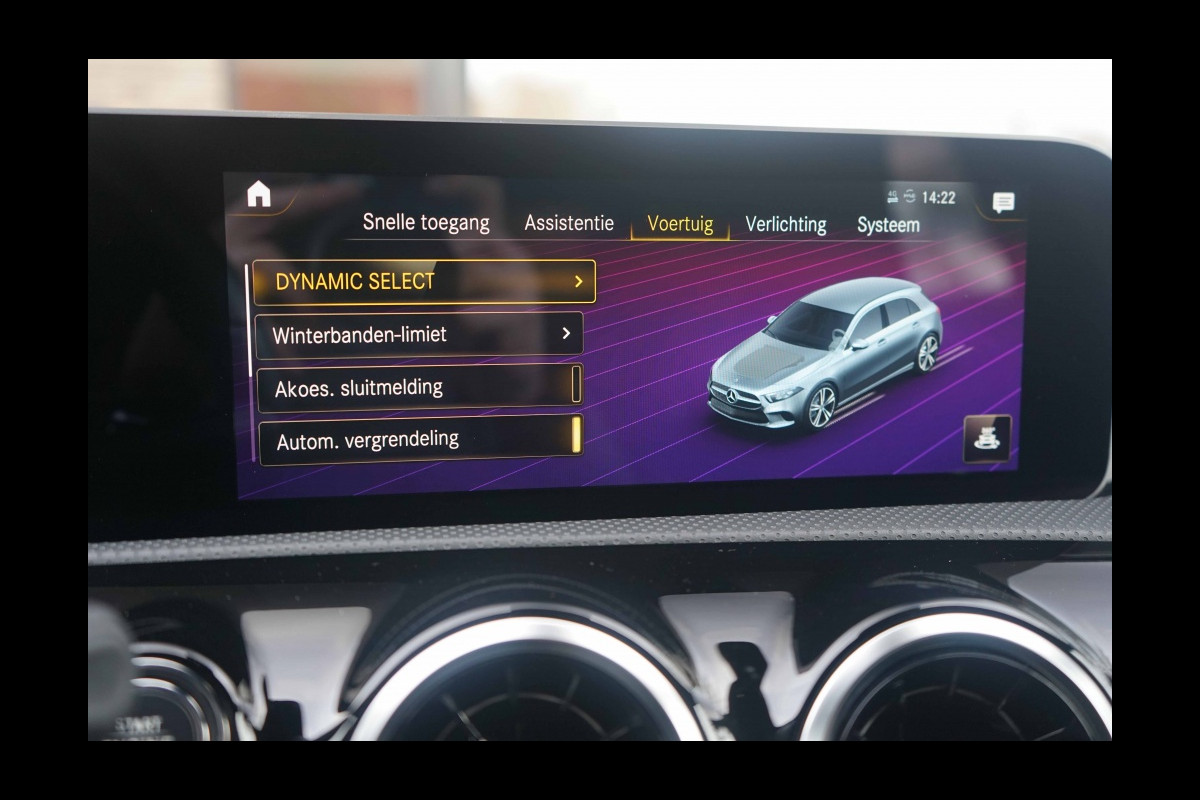Go to the home screen icon
This screenshot has height=800, width=1200.
259,194
